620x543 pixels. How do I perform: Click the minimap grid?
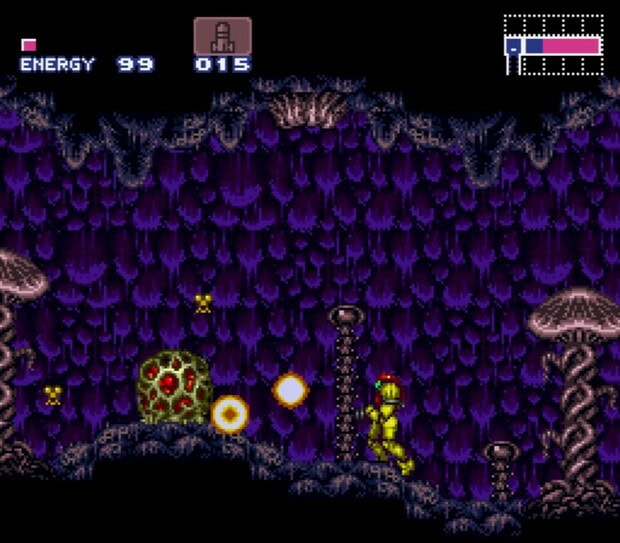coord(554,45)
